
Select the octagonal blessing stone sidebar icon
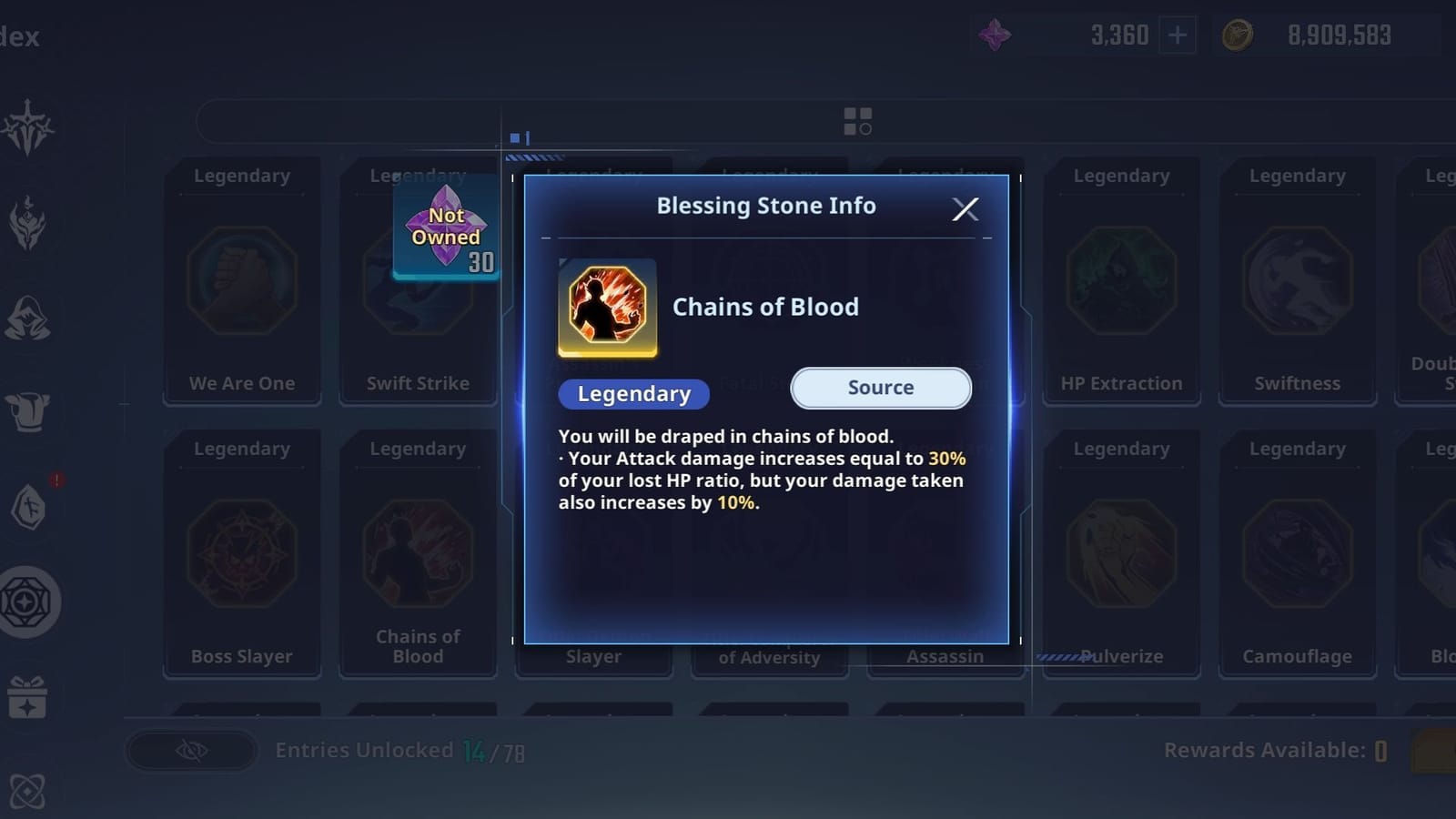tap(30, 602)
